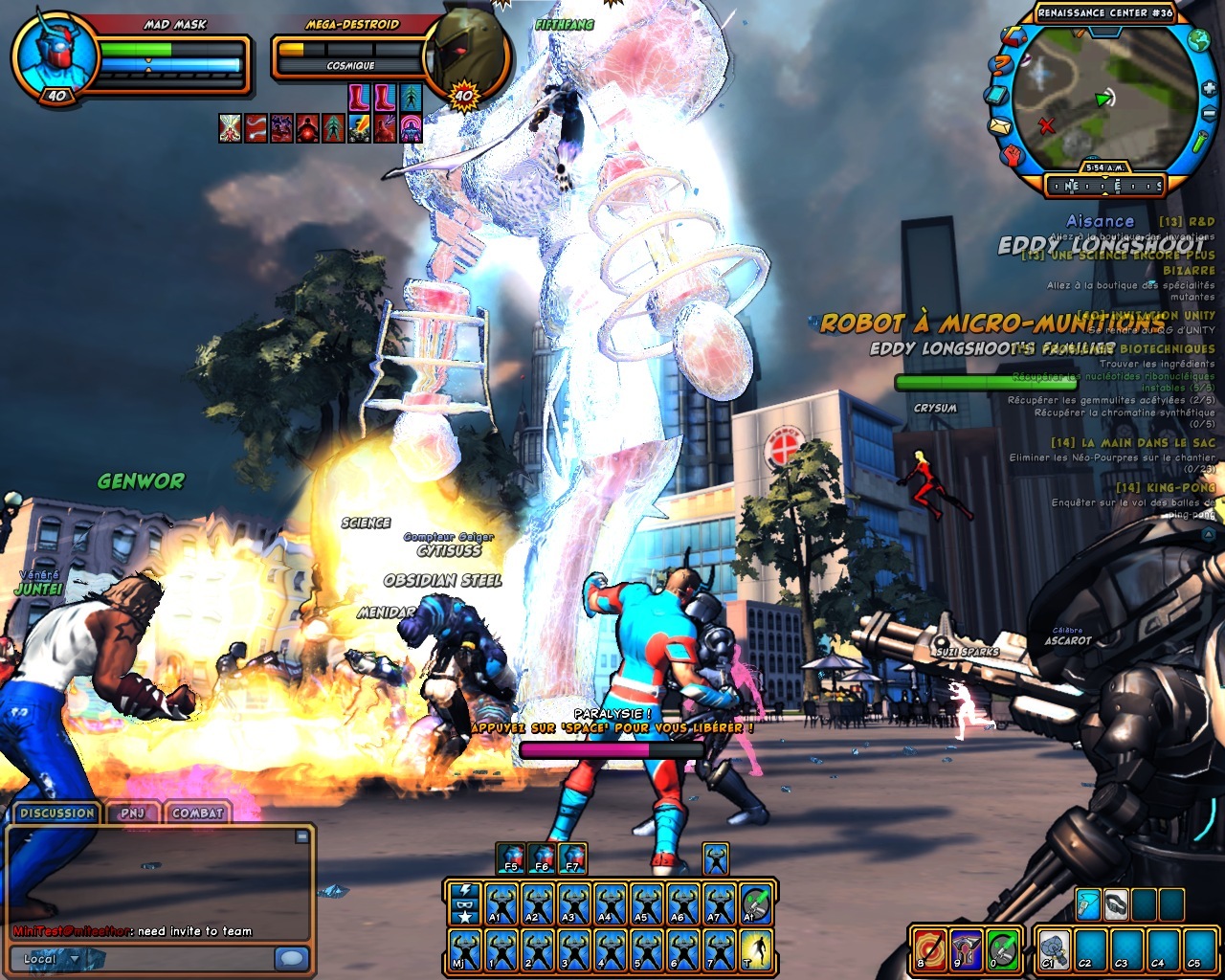Activate the power in slot A1
This screenshot has width=1225, height=980.
tap(501, 904)
